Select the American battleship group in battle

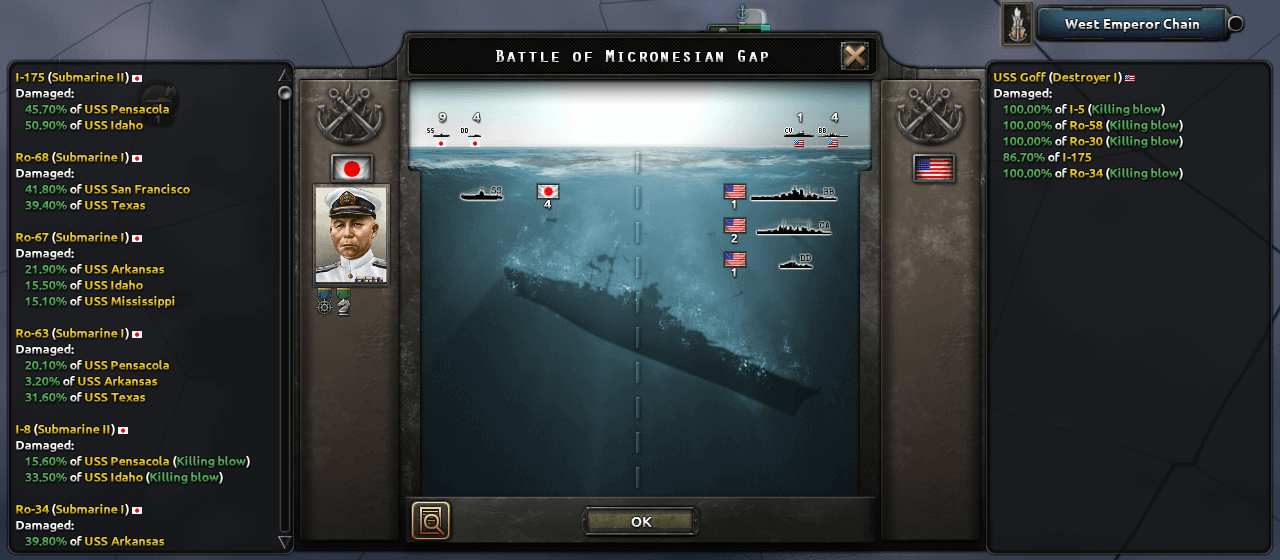click(x=792, y=194)
